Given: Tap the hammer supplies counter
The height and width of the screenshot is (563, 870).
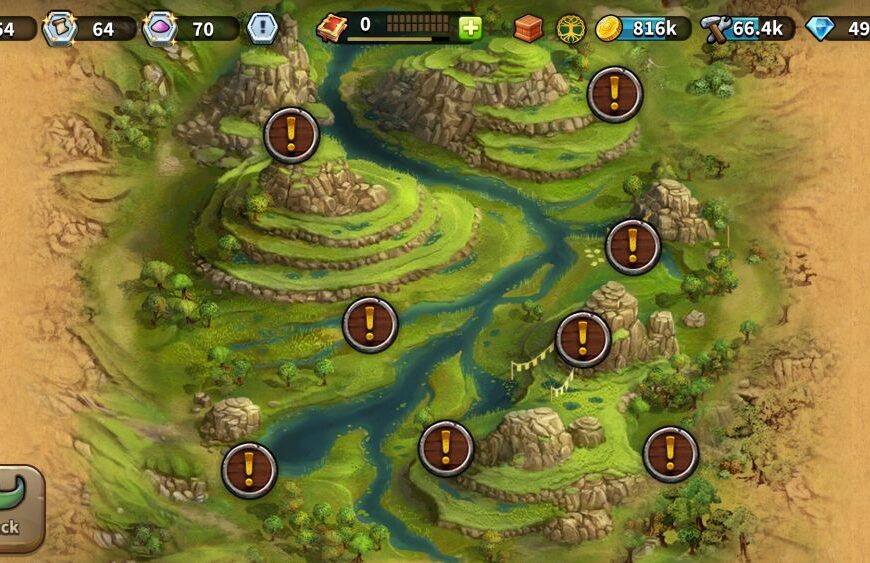Looking at the screenshot, I should click(746, 28).
